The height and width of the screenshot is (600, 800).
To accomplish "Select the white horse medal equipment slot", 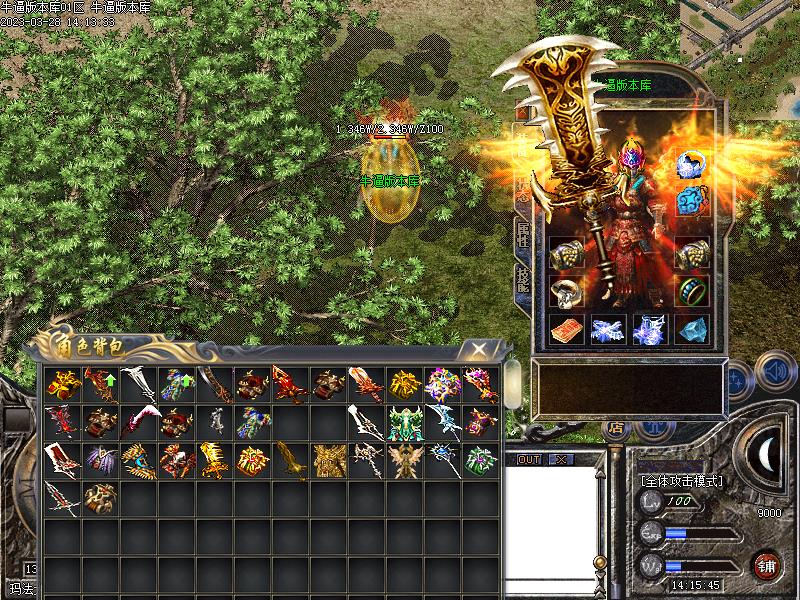I will [690, 164].
